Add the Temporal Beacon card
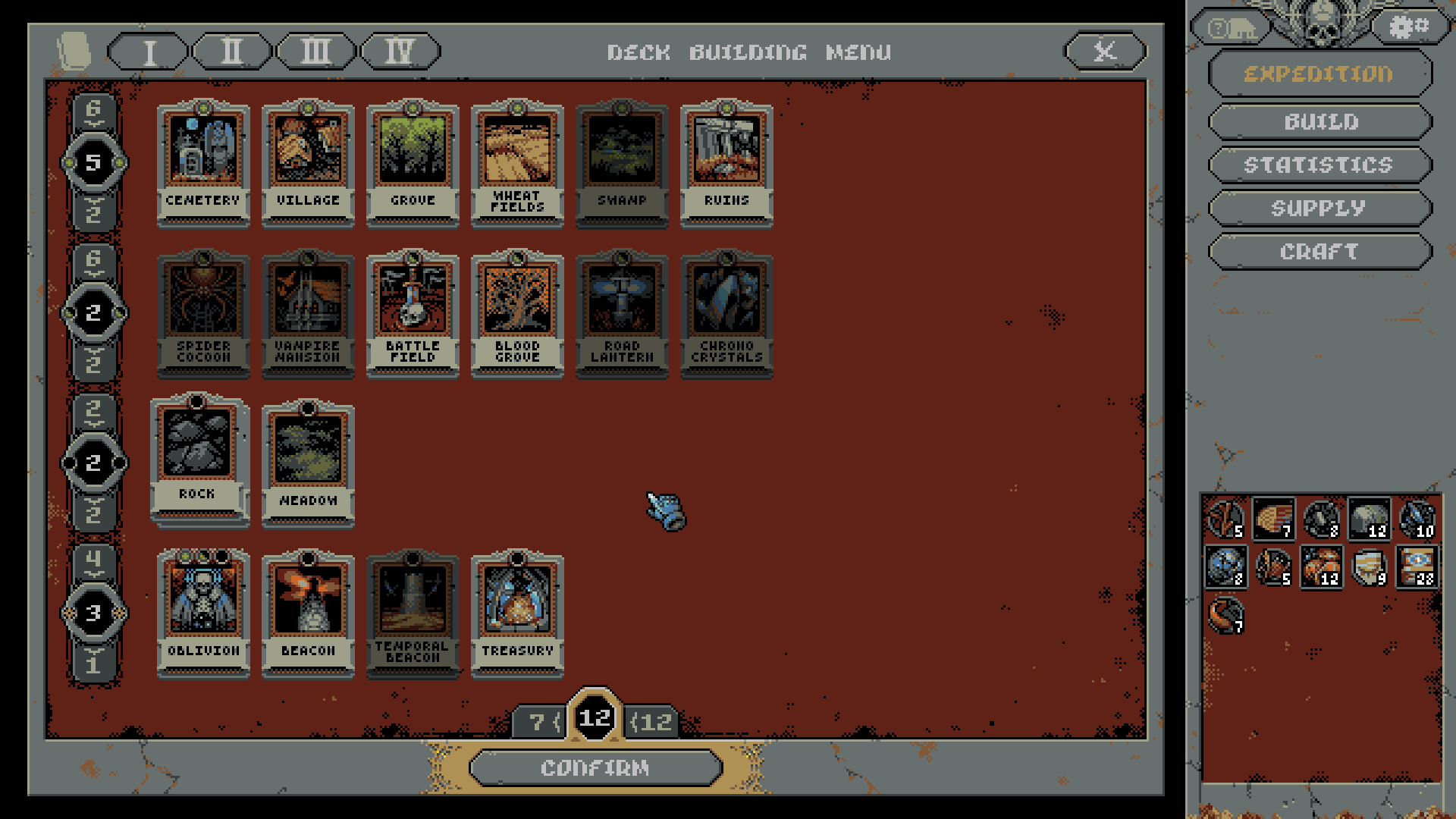 pos(413,613)
